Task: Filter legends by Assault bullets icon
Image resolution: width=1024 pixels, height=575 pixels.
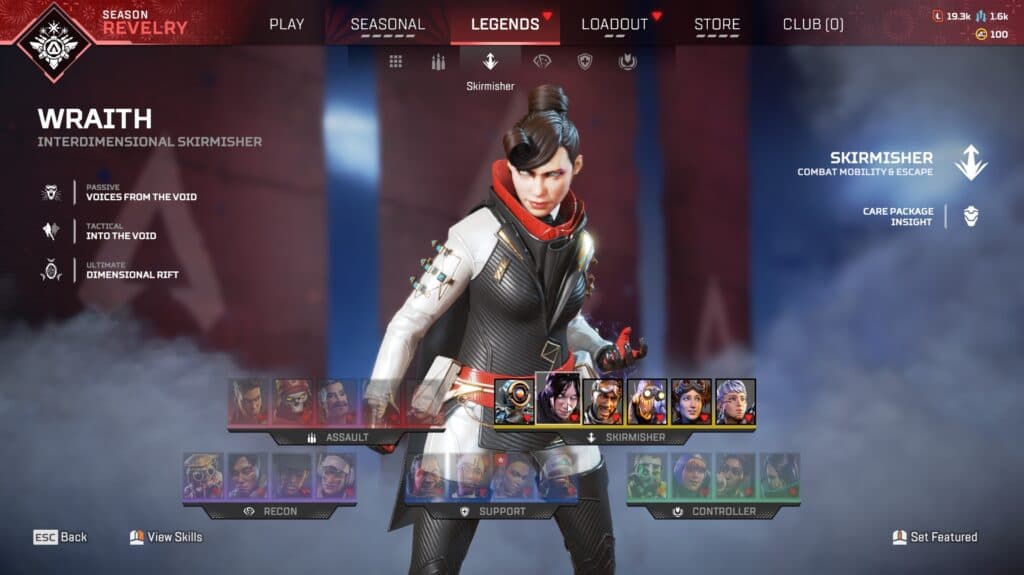Action: click(437, 62)
